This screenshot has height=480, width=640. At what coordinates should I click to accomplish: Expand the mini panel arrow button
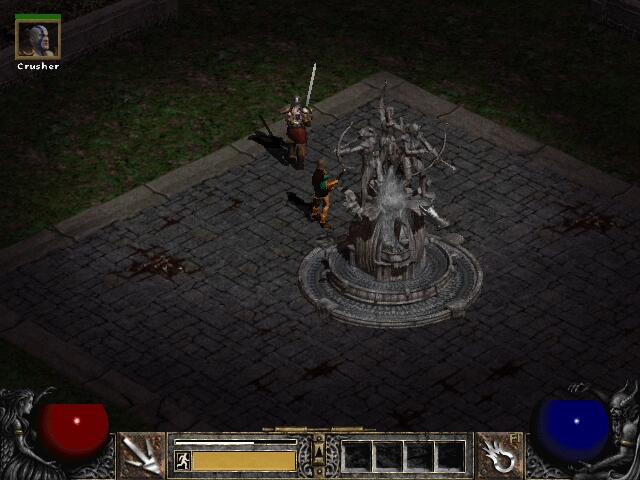click(x=319, y=455)
